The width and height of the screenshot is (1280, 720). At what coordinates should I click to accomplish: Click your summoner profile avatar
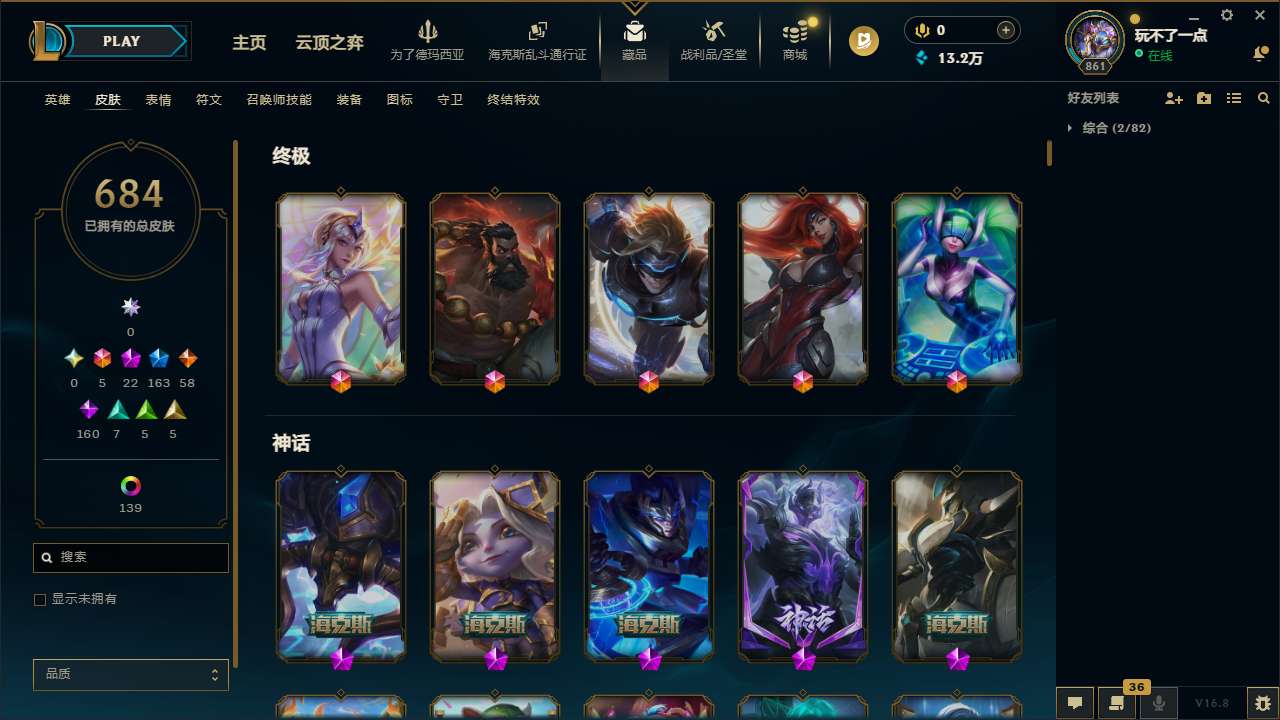[1094, 41]
